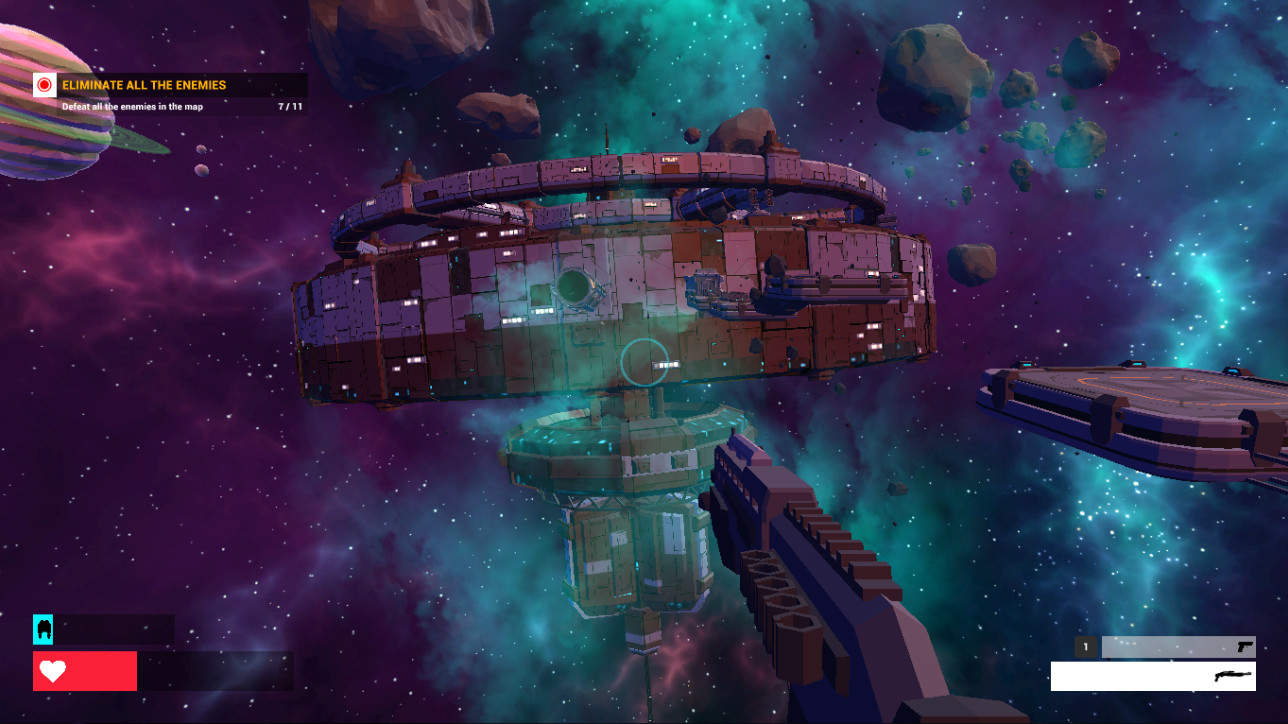Click the cyan jetpack icon

tap(43, 629)
